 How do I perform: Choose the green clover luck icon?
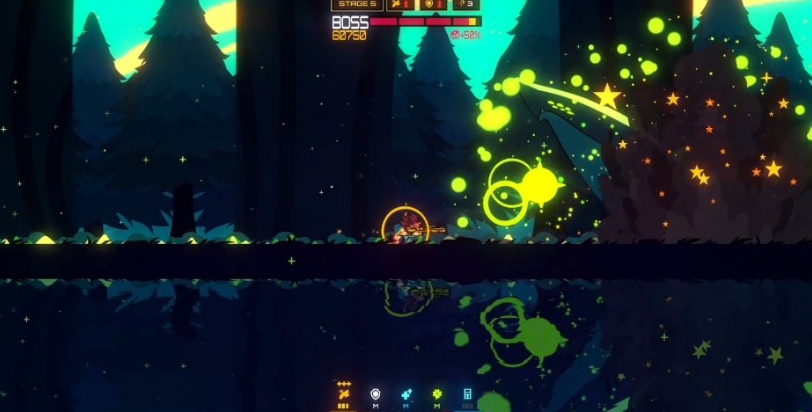tap(437, 394)
